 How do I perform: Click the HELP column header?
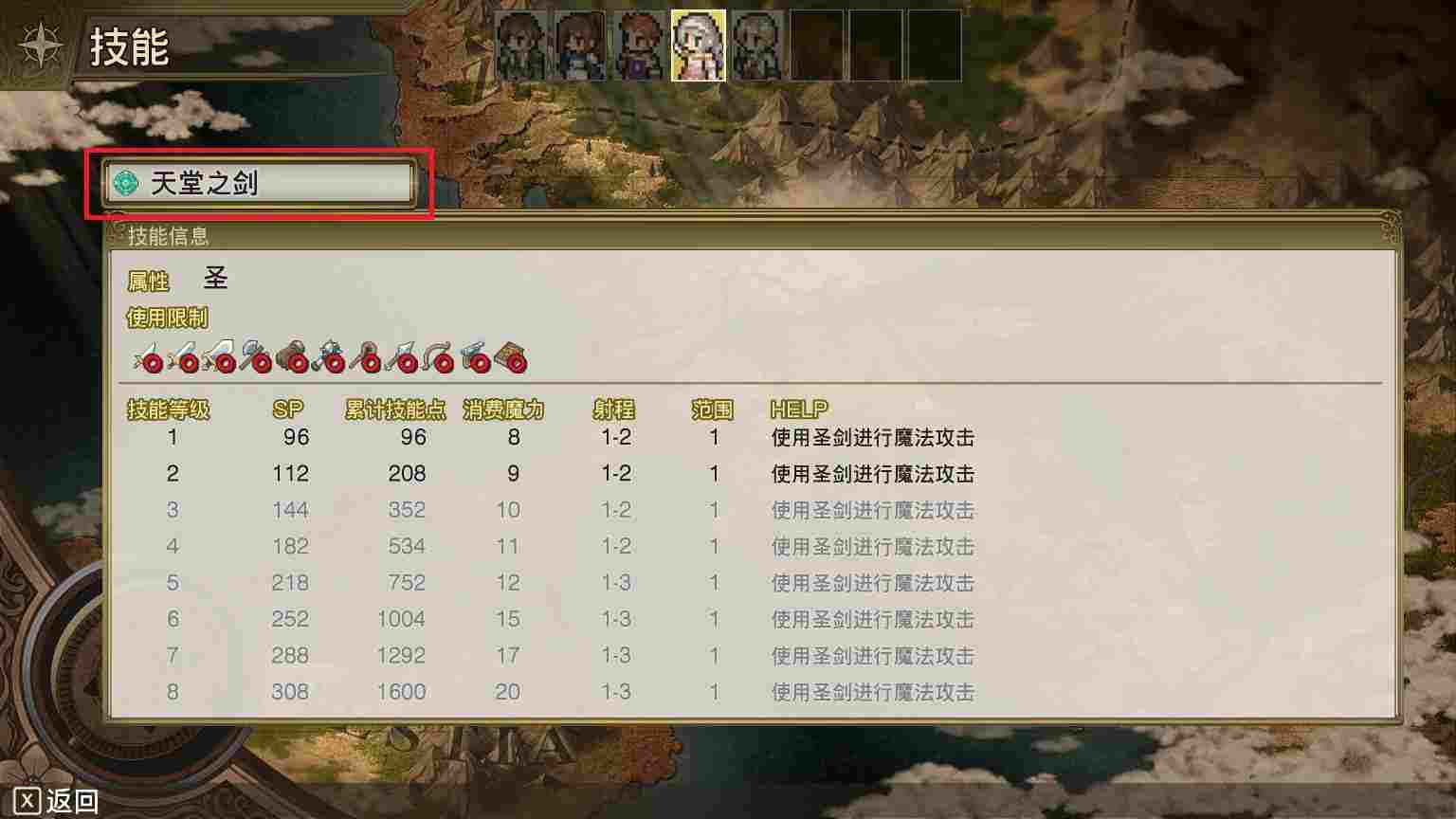(798, 409)
